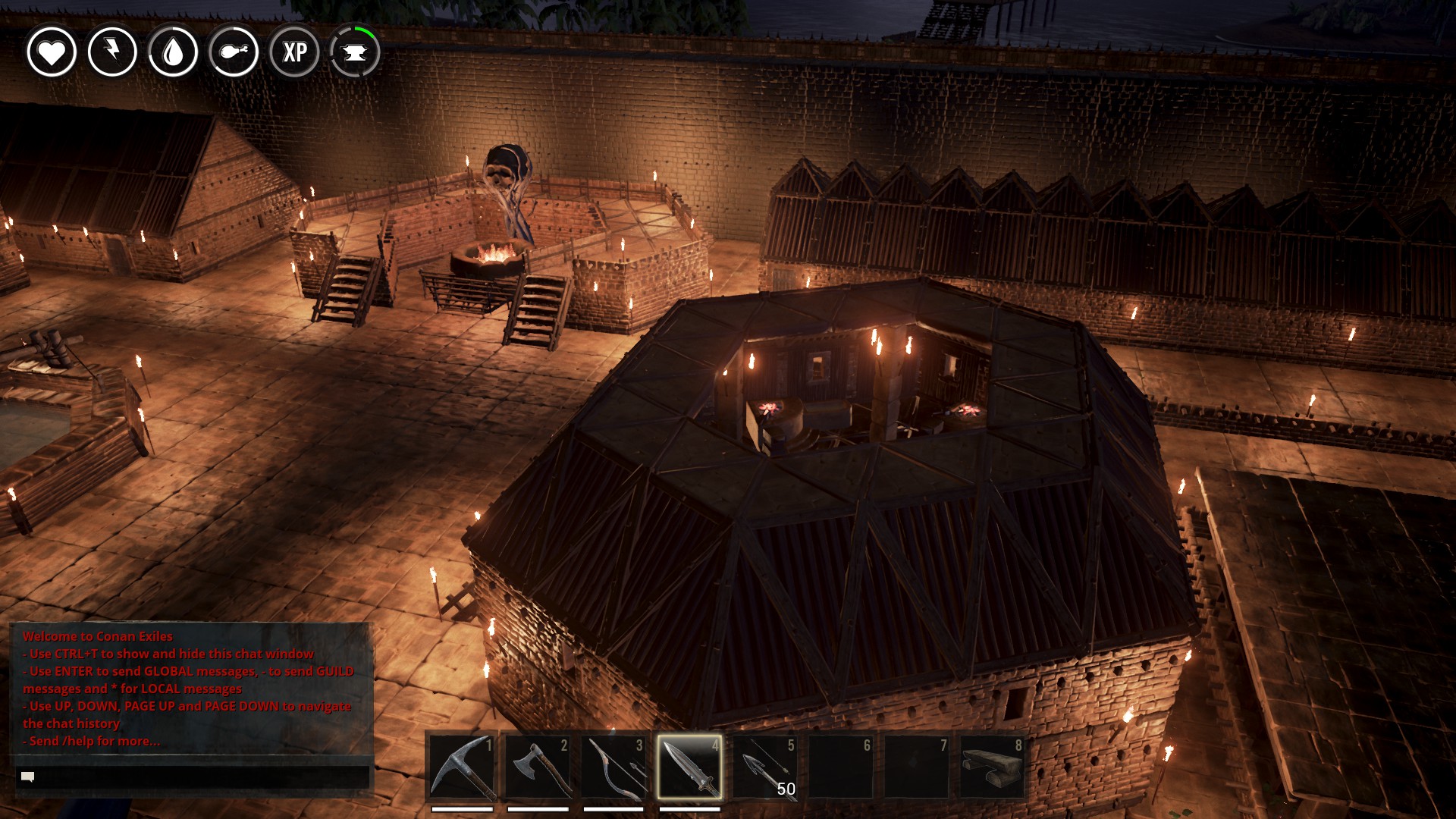Select the hatchet in hotbar slot 2

click(538, 767)
